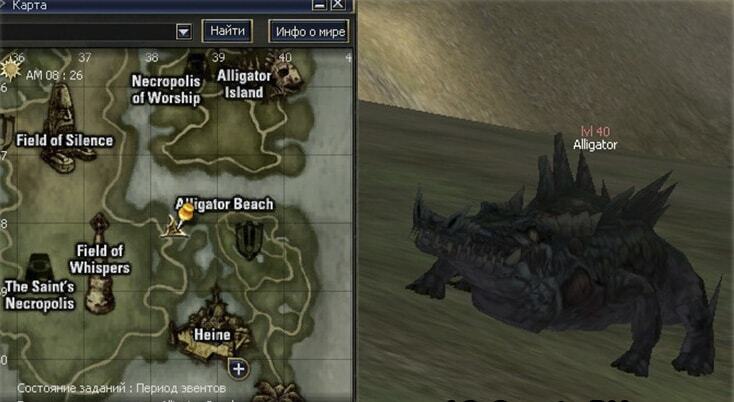Image resolution: width=734 pixels, height=402 pixels.
Task: Click the Alligator Island map label
Action: click(243, 84)
